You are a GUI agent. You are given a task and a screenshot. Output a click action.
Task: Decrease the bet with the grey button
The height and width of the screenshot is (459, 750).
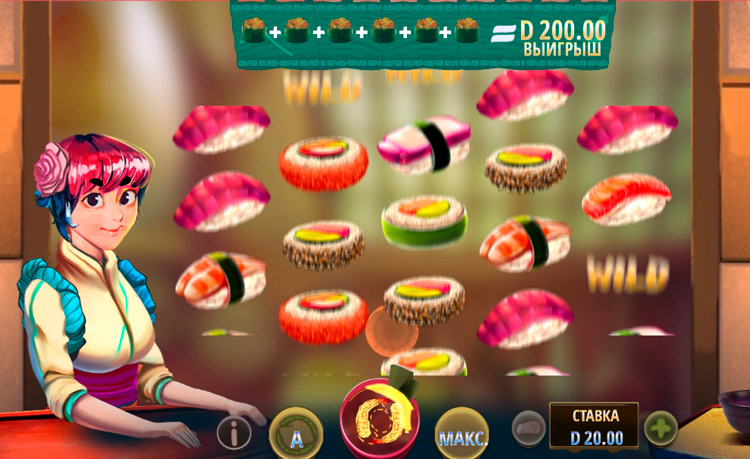coord(529,430)
